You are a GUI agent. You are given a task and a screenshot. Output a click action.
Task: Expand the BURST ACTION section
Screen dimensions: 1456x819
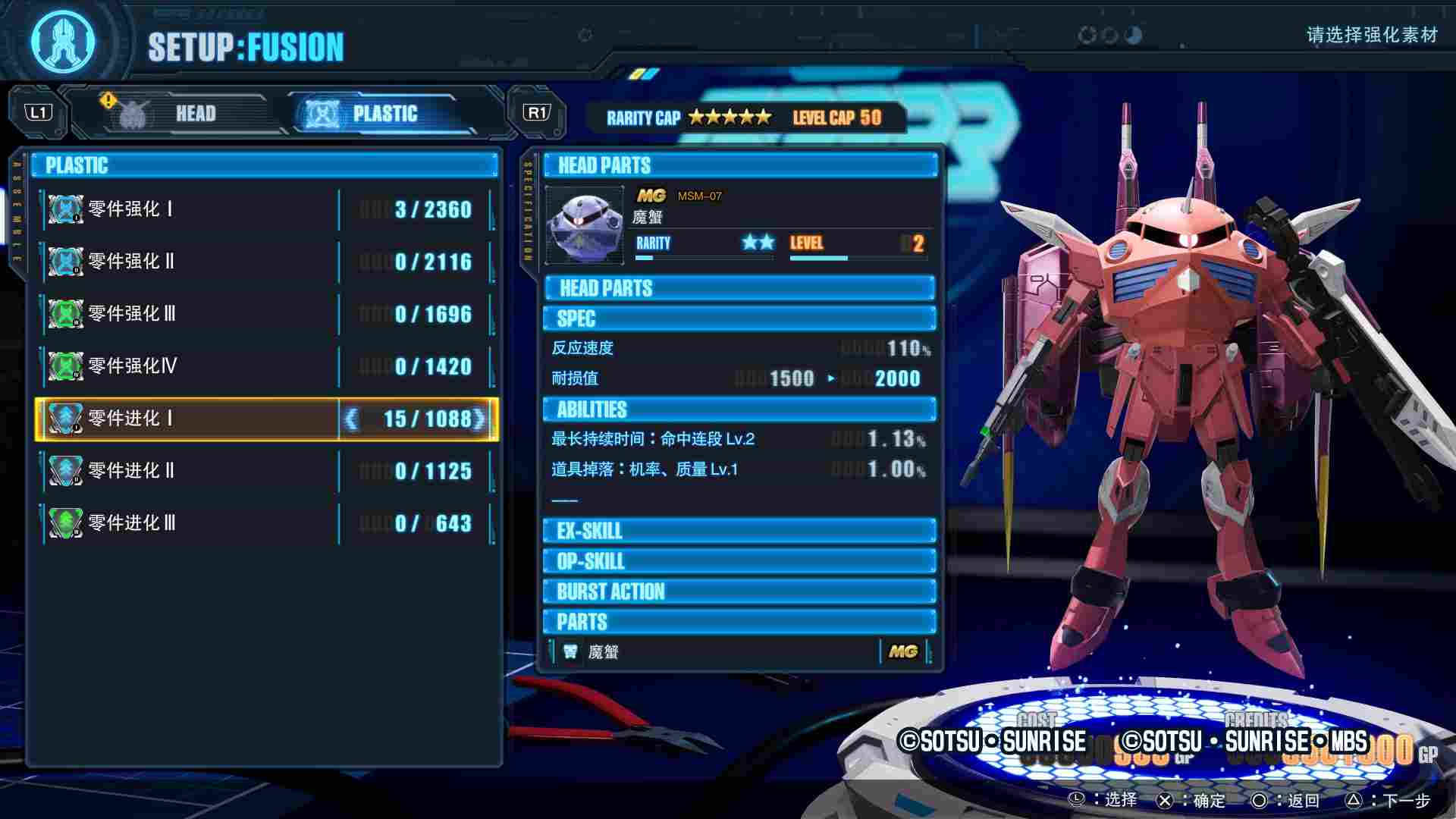(x=739, y=591)
